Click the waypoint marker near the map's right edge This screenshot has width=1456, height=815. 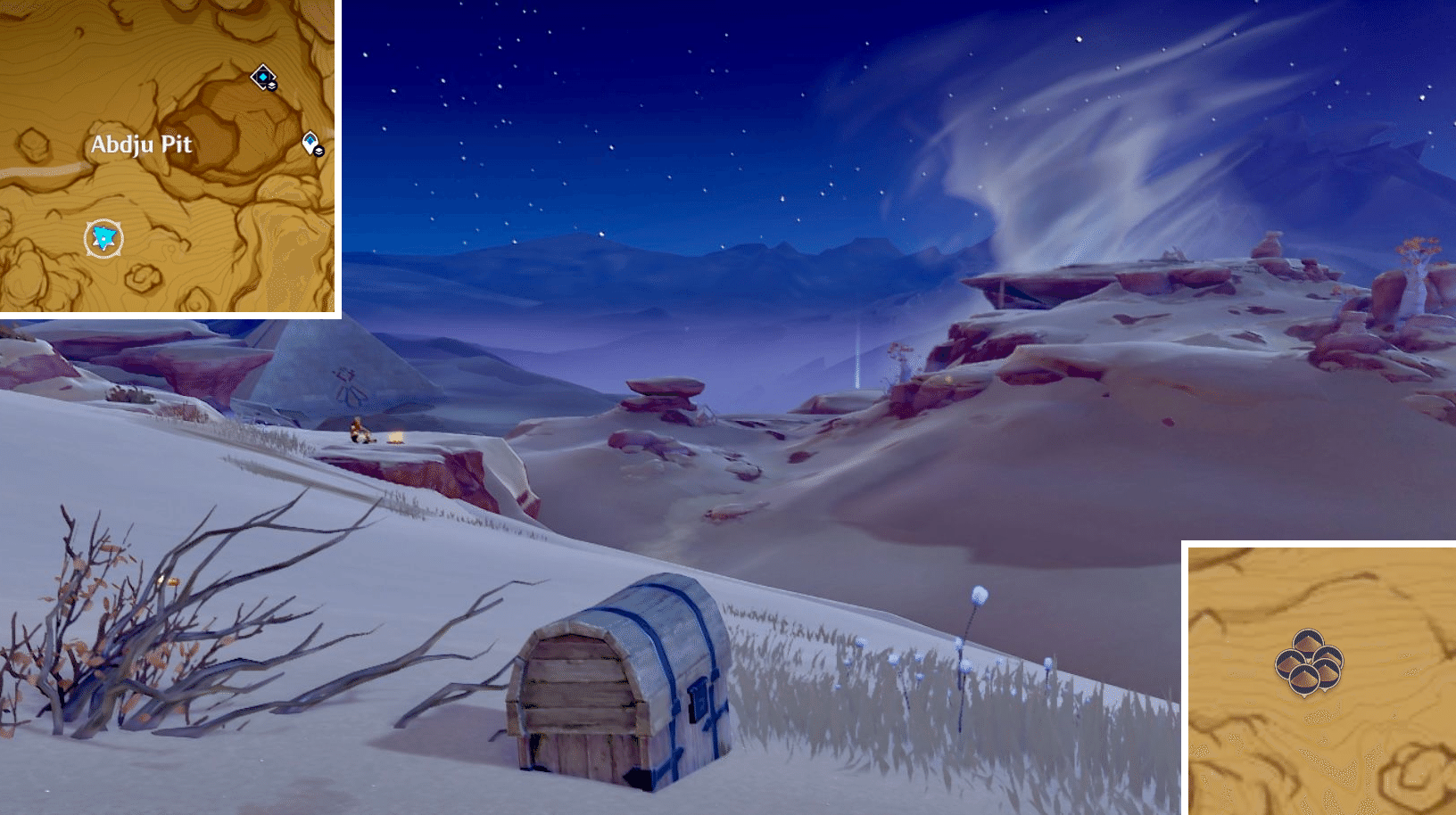coord(310,140)
